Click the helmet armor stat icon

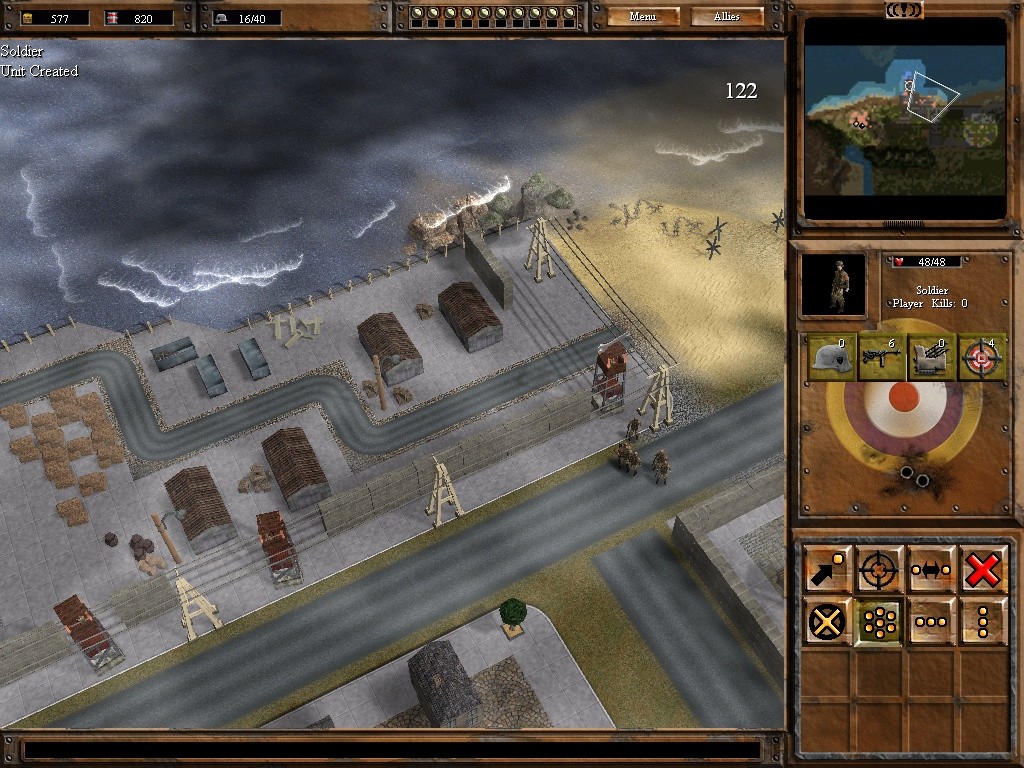pyautogui.click(x=828, y=358)
